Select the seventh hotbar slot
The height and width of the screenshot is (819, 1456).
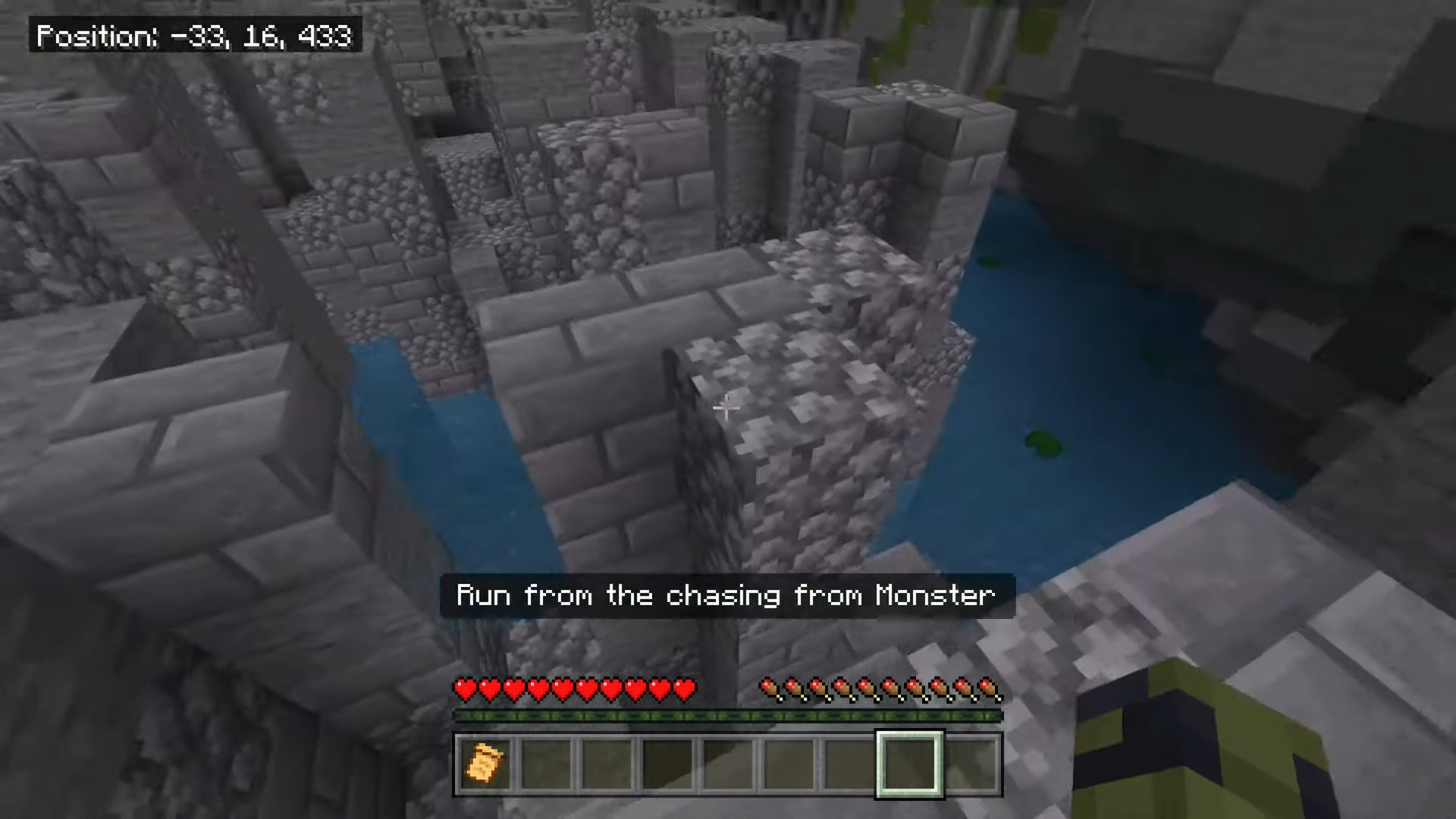pos(851,764)
